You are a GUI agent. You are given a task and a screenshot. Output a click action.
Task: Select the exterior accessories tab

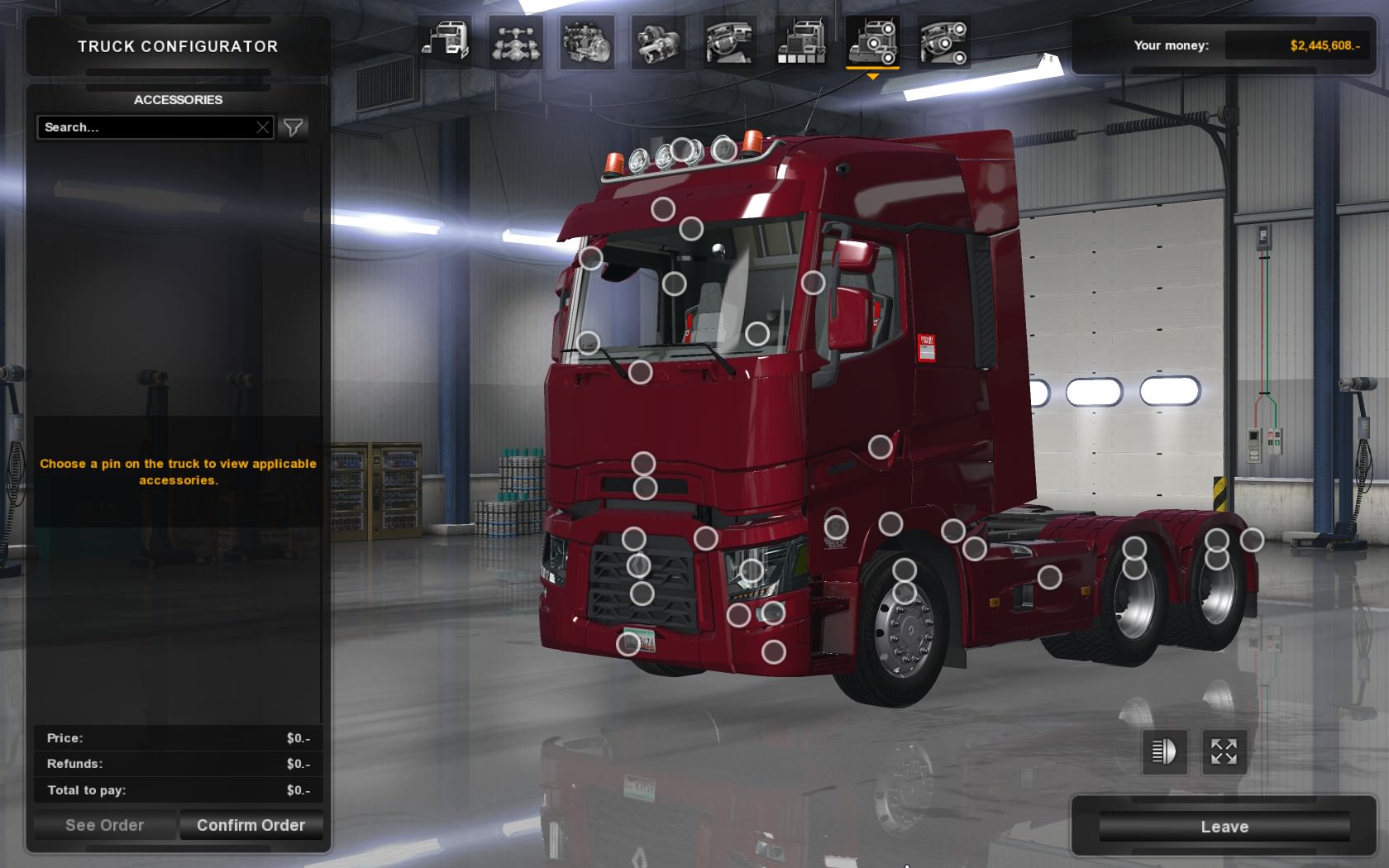pyautogui.click(x=872, y=41)
